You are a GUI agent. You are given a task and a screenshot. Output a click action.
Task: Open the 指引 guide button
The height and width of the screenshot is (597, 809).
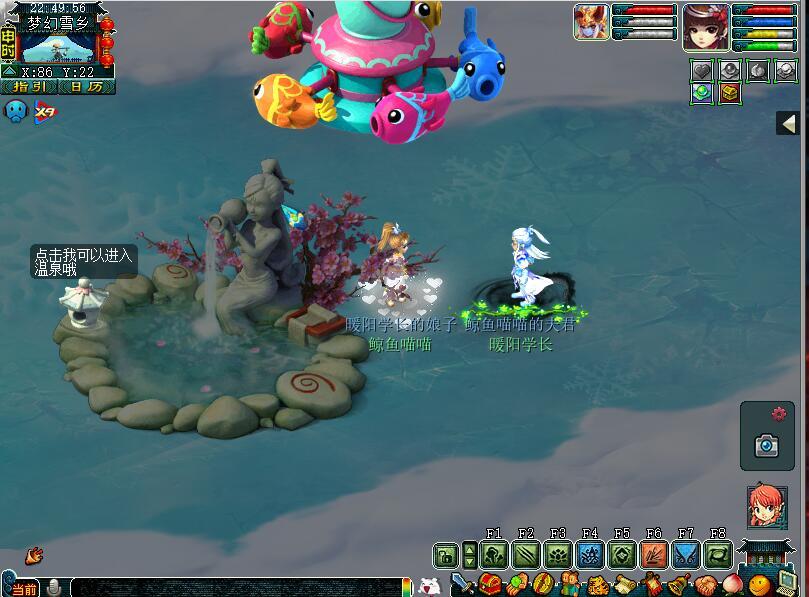coord(30,86)
